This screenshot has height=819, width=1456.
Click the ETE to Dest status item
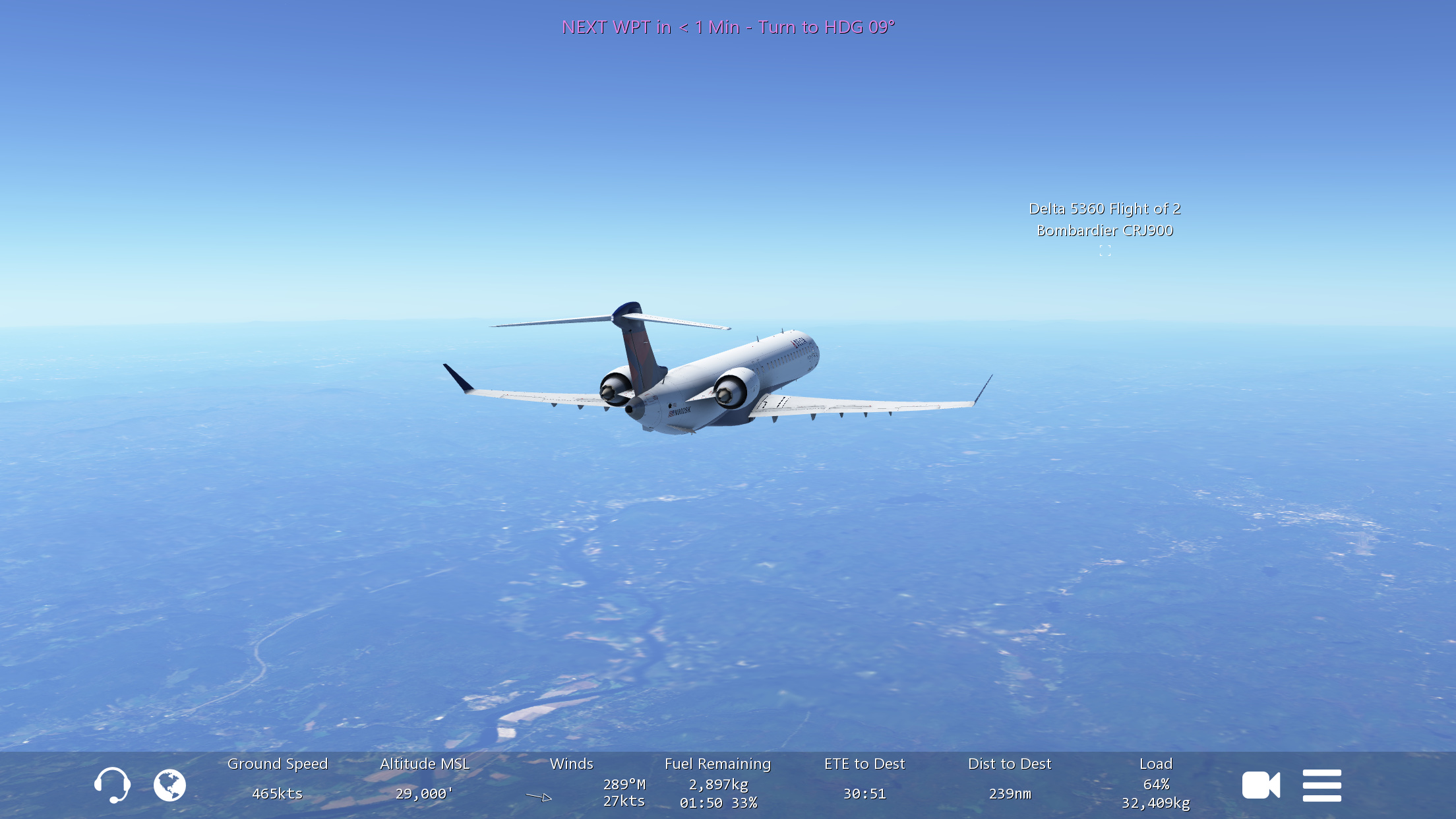click(864, 779)
